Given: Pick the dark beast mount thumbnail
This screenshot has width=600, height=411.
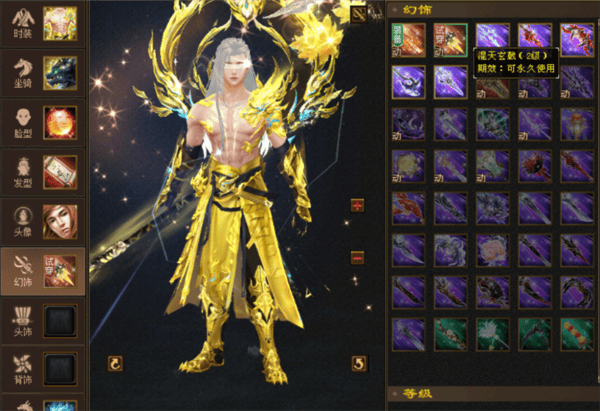Looking at the screenshot, I should coord(61,70).
